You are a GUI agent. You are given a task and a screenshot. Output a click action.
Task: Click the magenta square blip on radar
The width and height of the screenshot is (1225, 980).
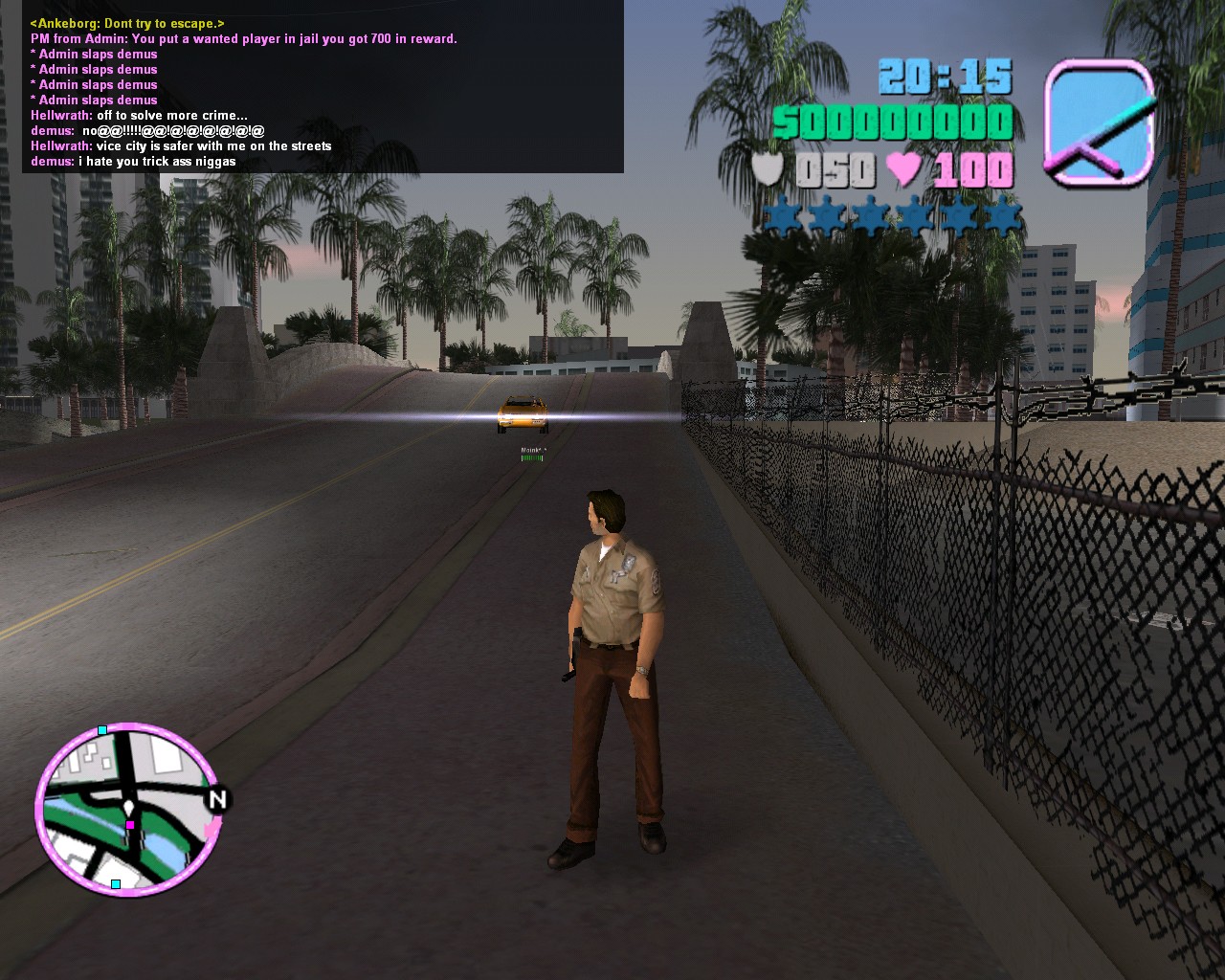click(130, 824)
